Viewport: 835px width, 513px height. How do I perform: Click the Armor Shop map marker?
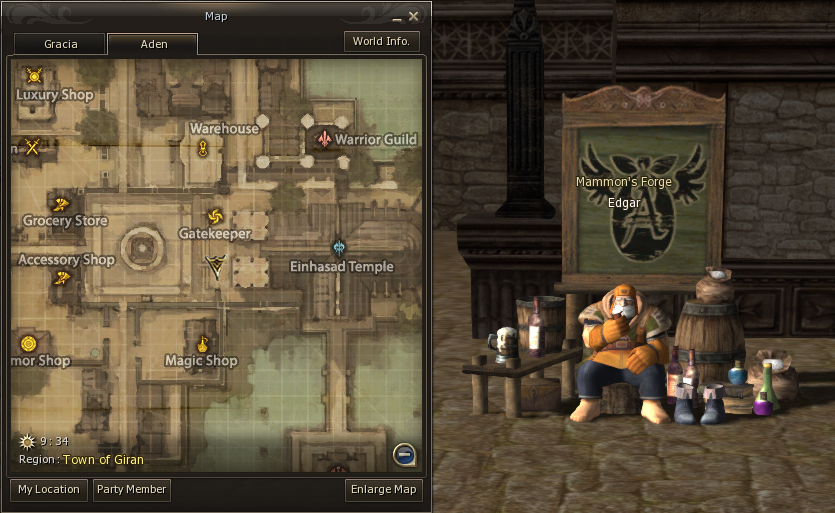tap(28, 344)
